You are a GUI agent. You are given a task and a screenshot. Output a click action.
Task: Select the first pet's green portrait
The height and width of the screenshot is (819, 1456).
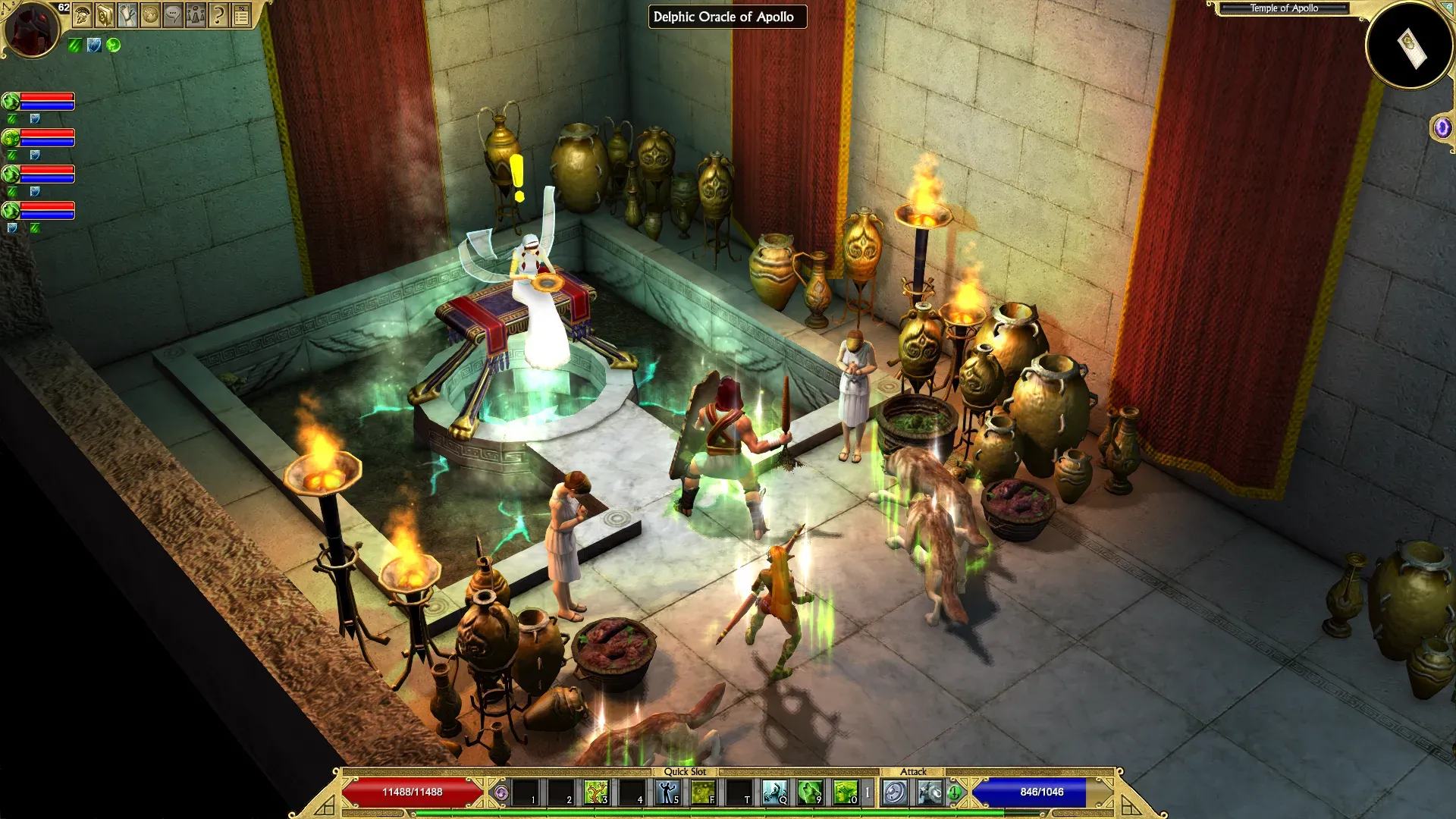11,101
